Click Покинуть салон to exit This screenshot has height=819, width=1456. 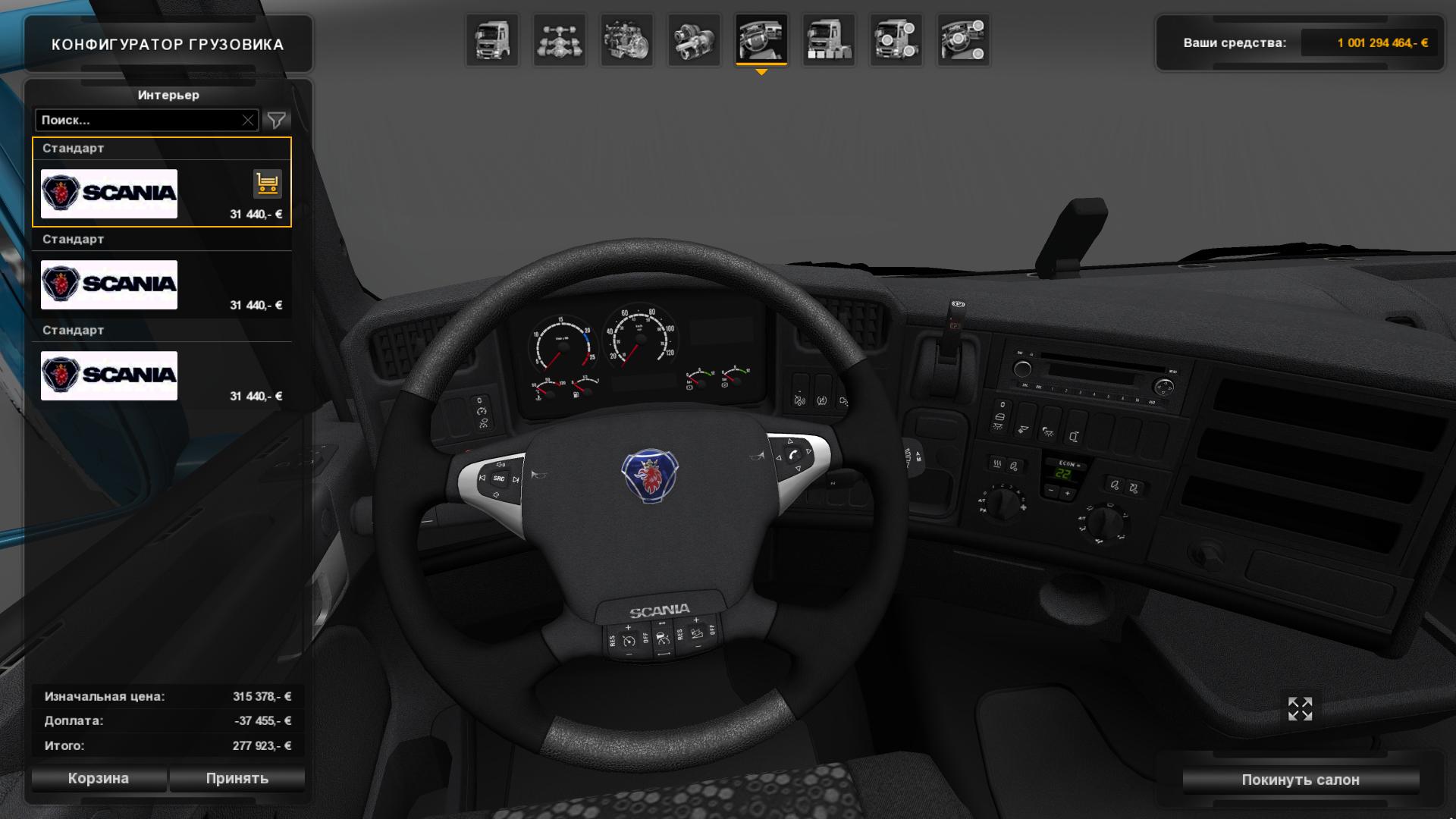(x=1300, y=779)
